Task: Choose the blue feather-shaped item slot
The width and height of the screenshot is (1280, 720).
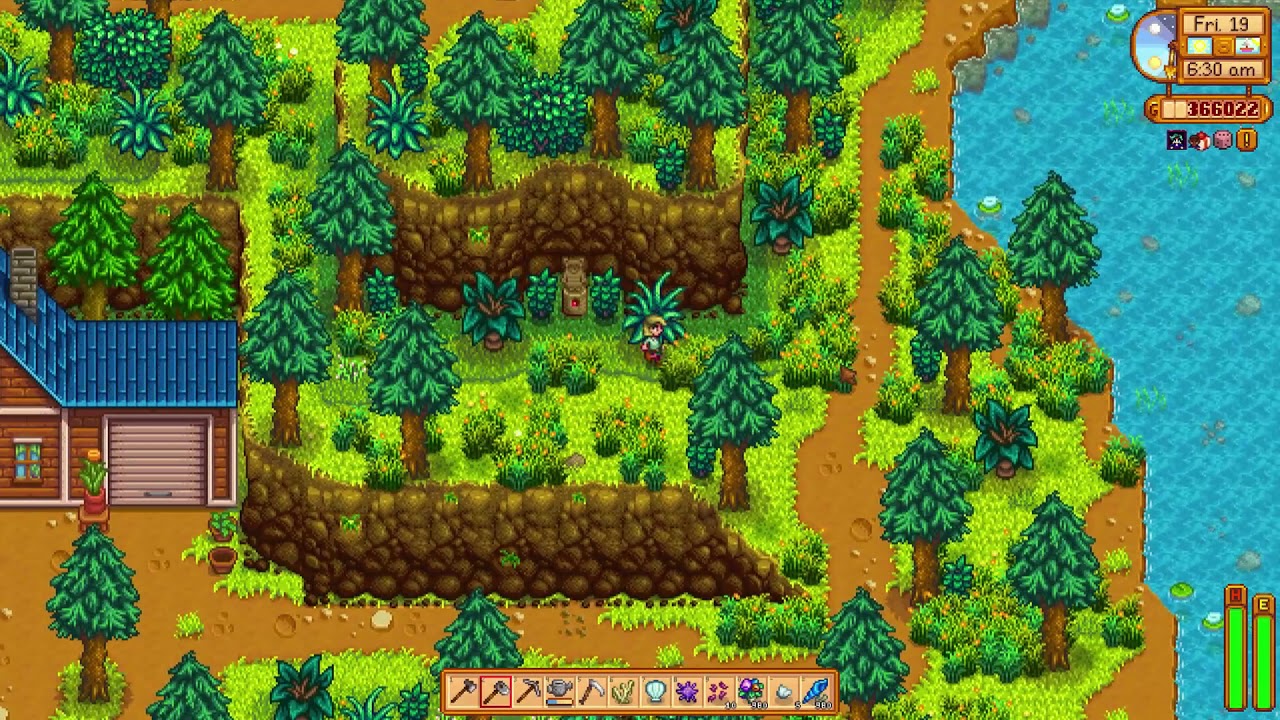Action: (x=816, y=691)
